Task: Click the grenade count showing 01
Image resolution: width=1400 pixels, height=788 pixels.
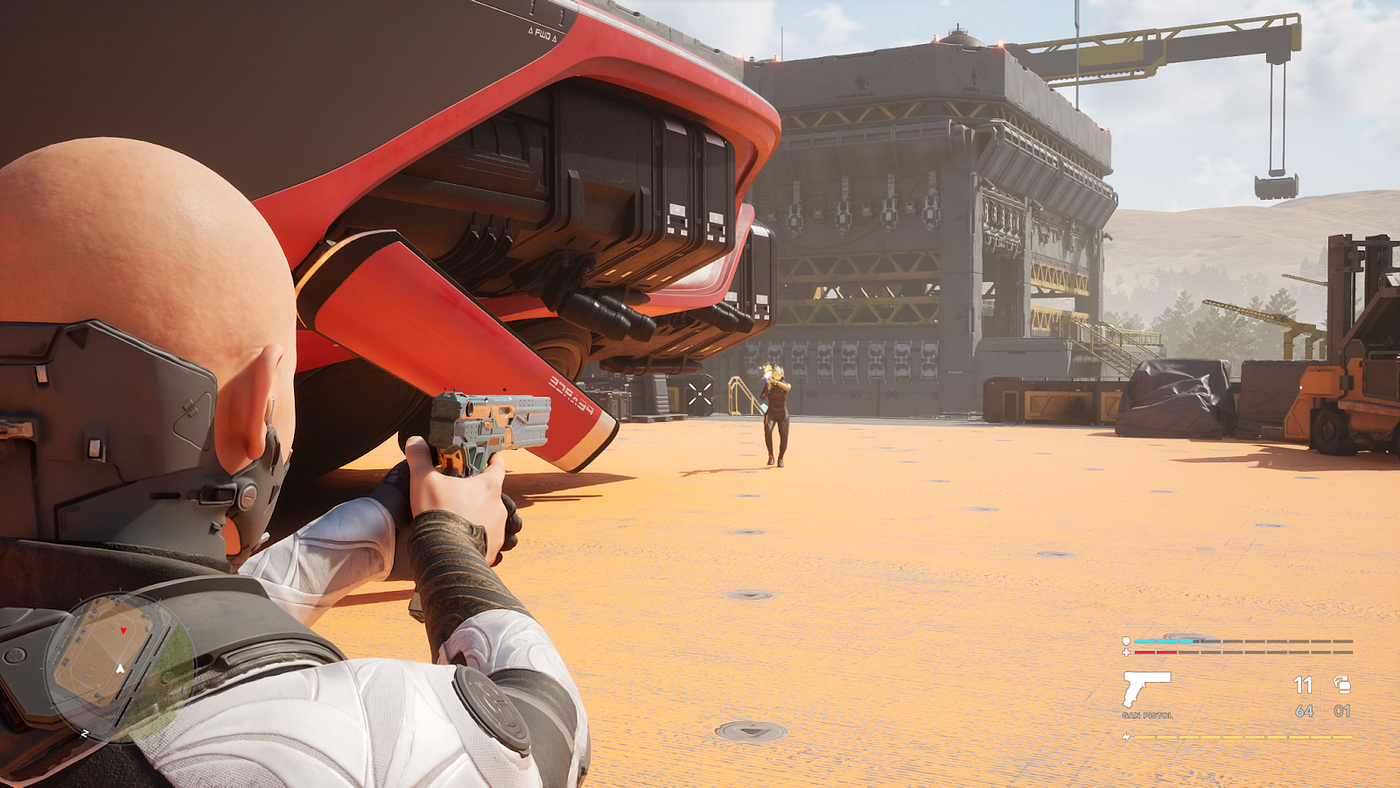Action: 1342,711
